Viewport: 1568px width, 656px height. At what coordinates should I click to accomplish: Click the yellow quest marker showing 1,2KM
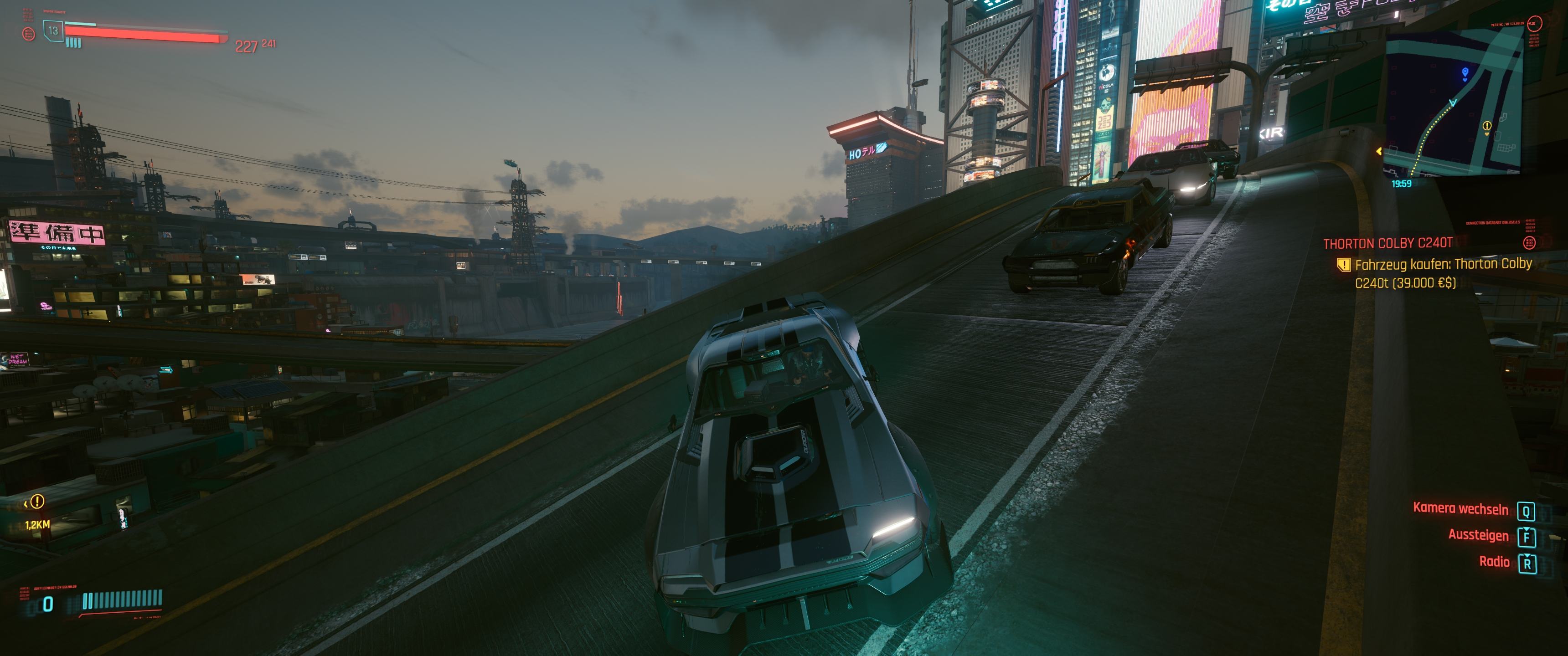point(37,502)
